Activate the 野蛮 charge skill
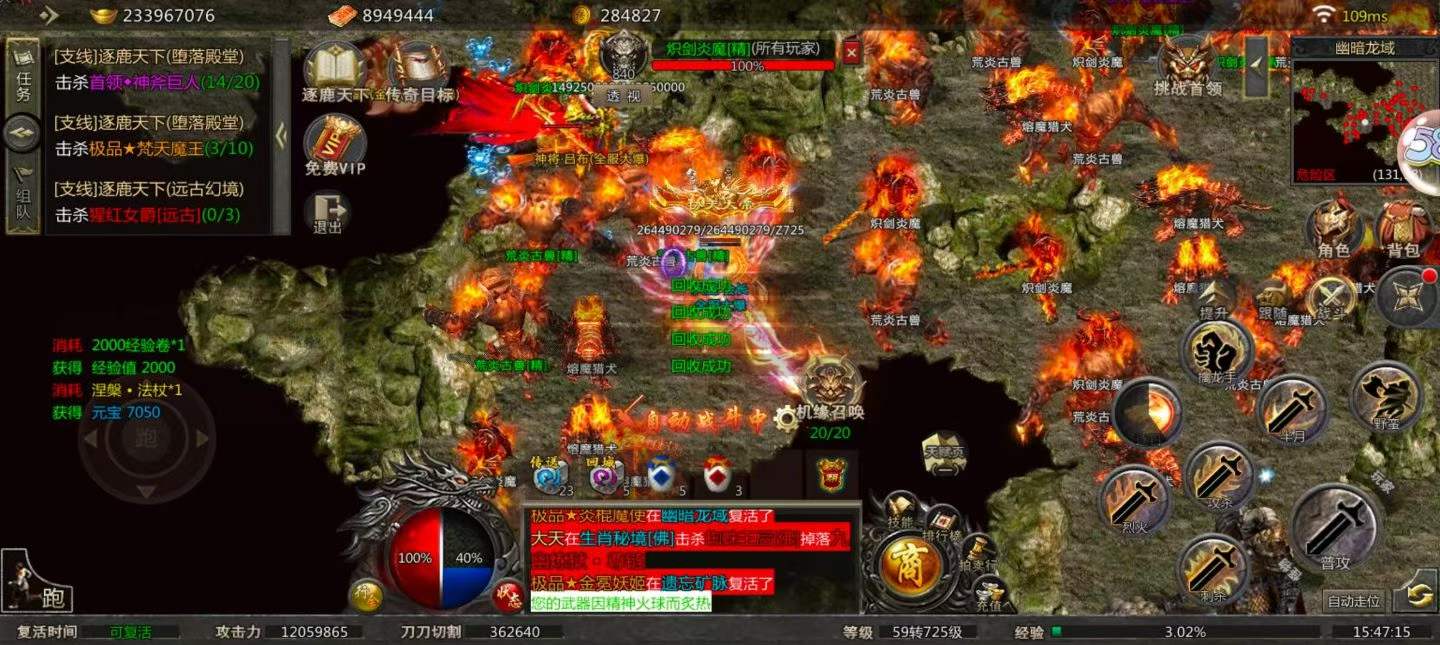1440x645 pixels. tap(1385, 397)
